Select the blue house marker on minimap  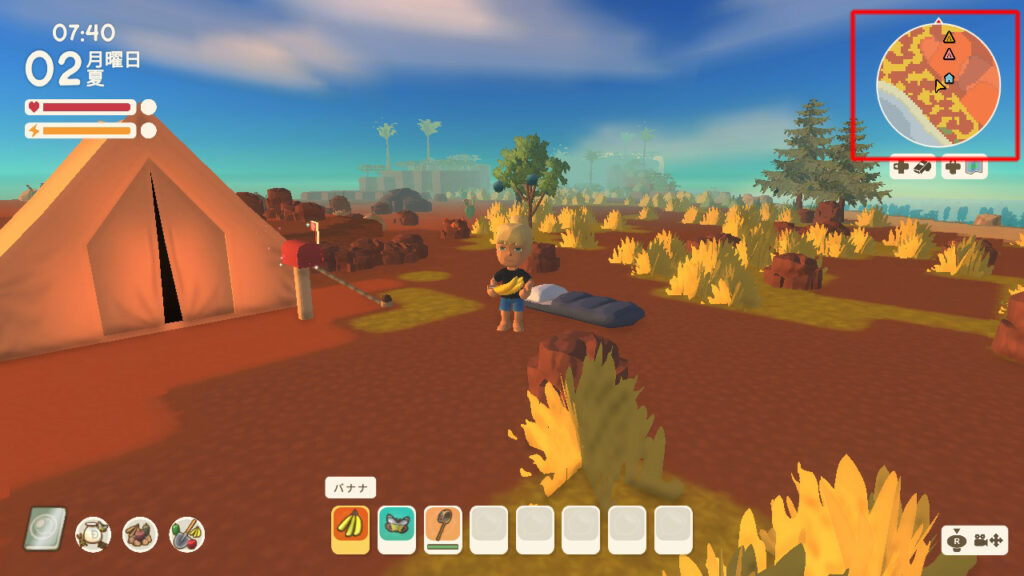(949, 77)
